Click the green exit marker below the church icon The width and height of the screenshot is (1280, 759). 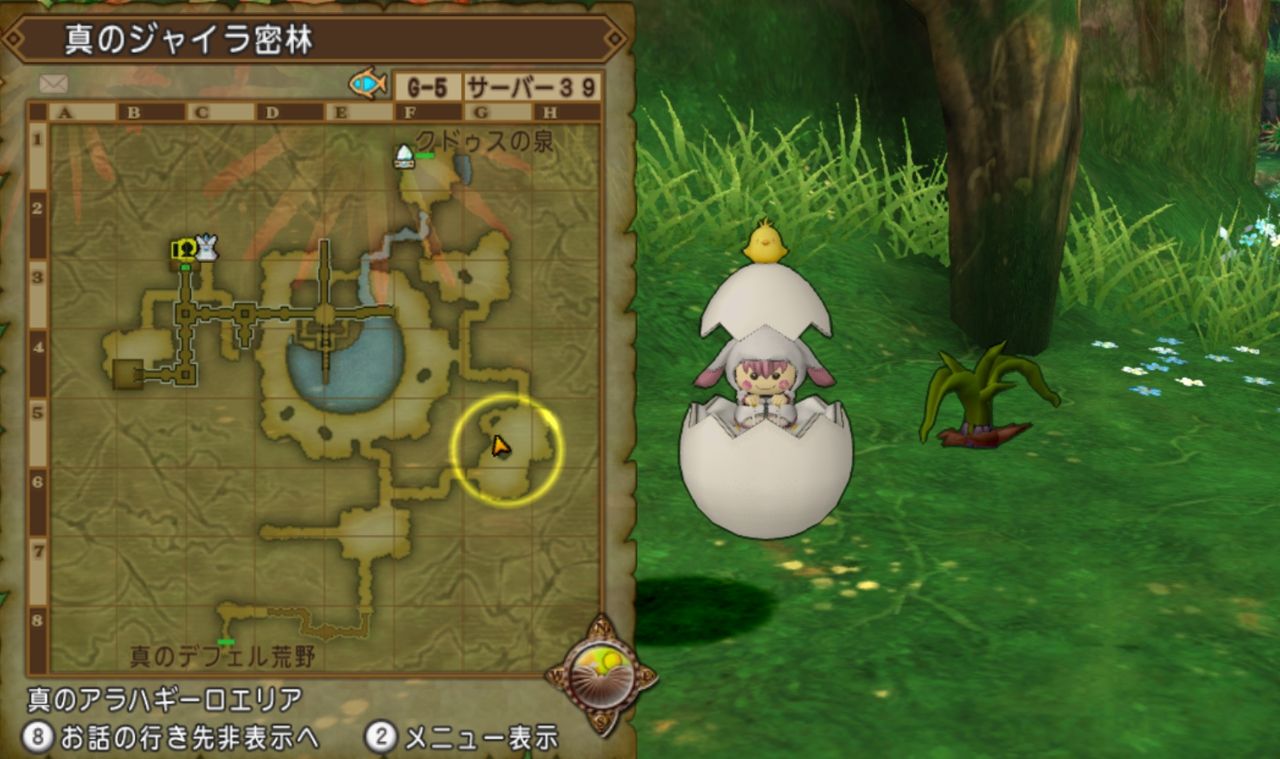[185, 267]
